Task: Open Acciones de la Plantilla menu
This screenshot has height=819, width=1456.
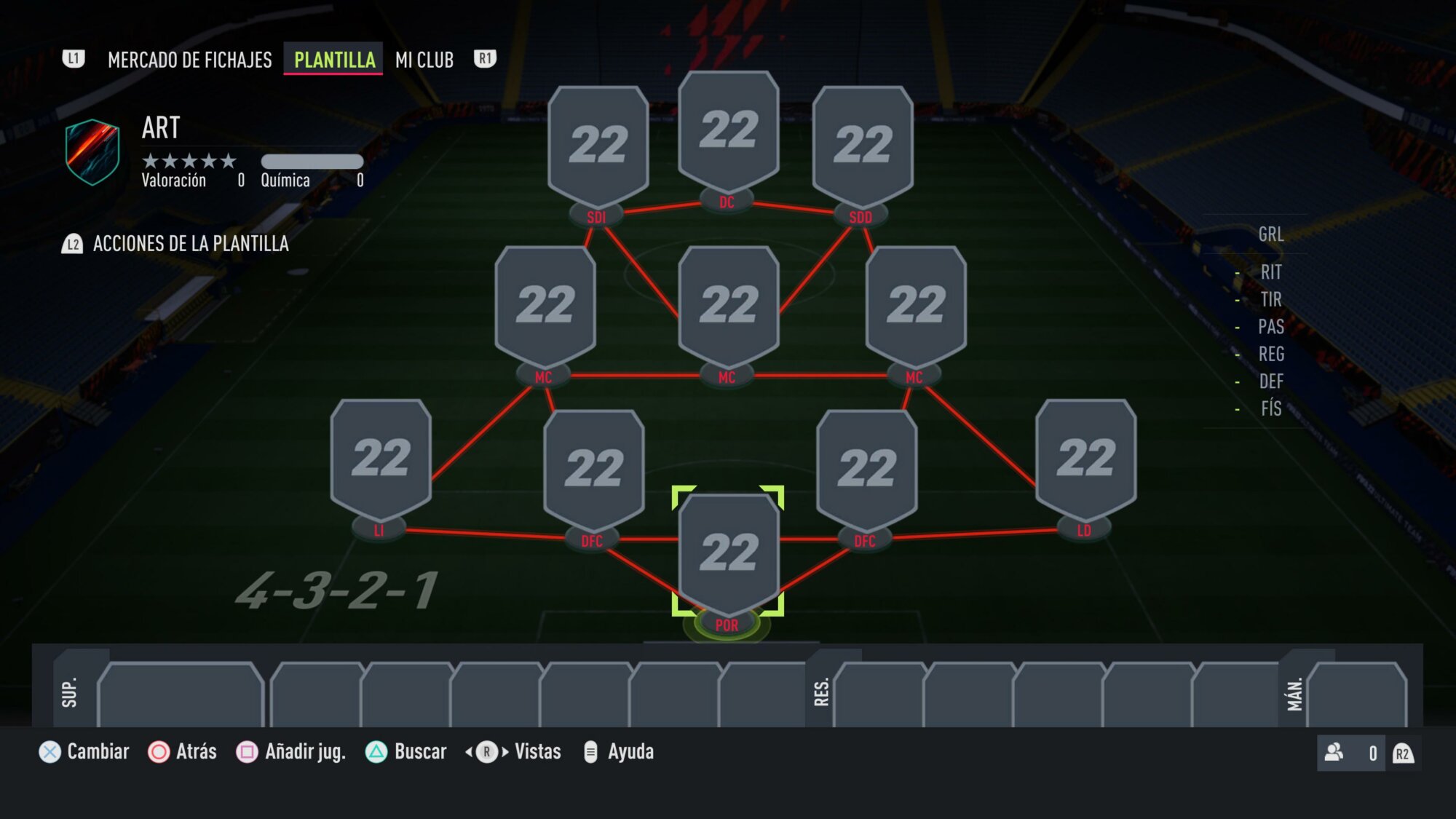Action: click(x=190, y=244)
